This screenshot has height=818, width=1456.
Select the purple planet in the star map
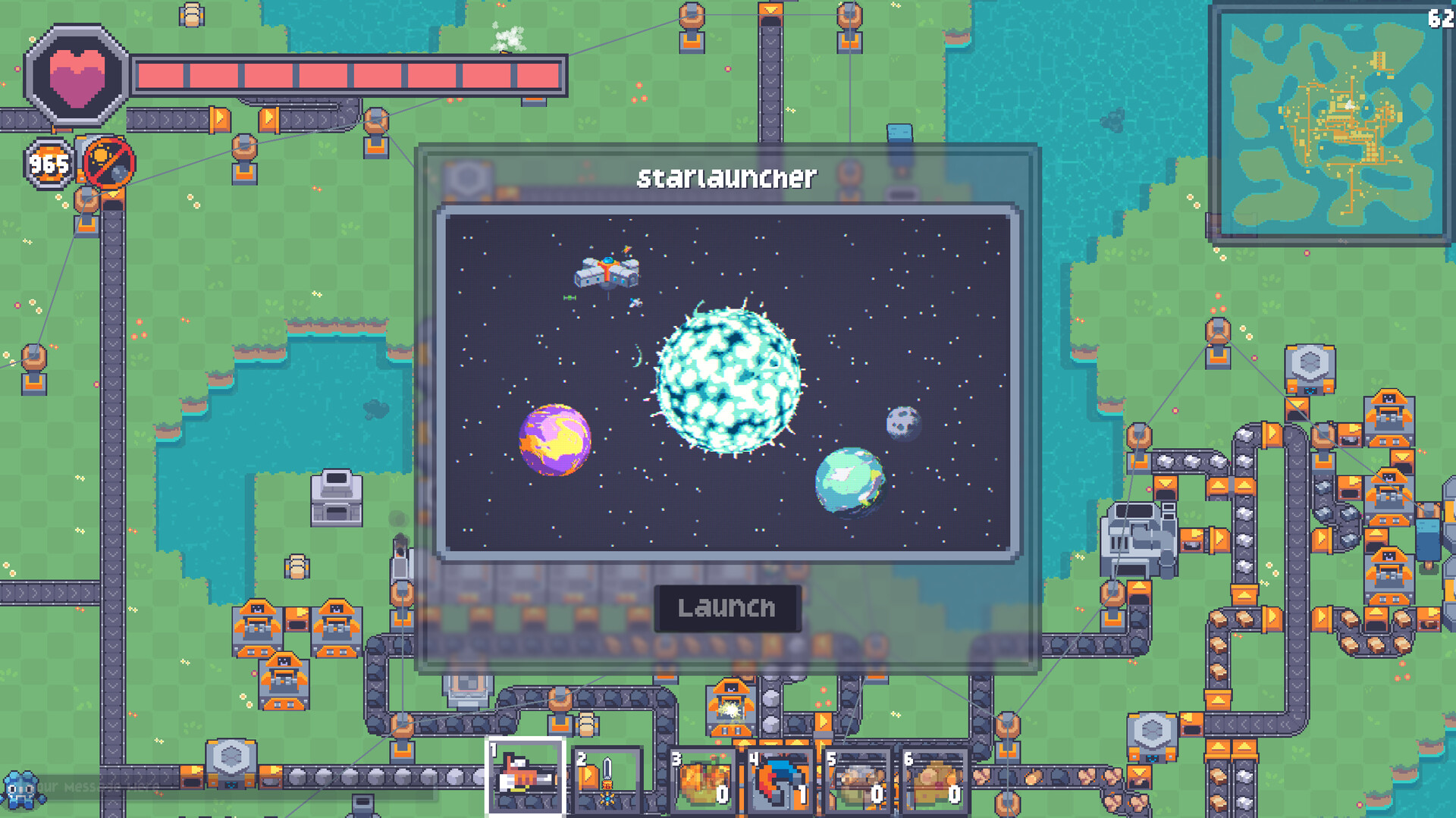pyautogui.click(x=554, y=440)
